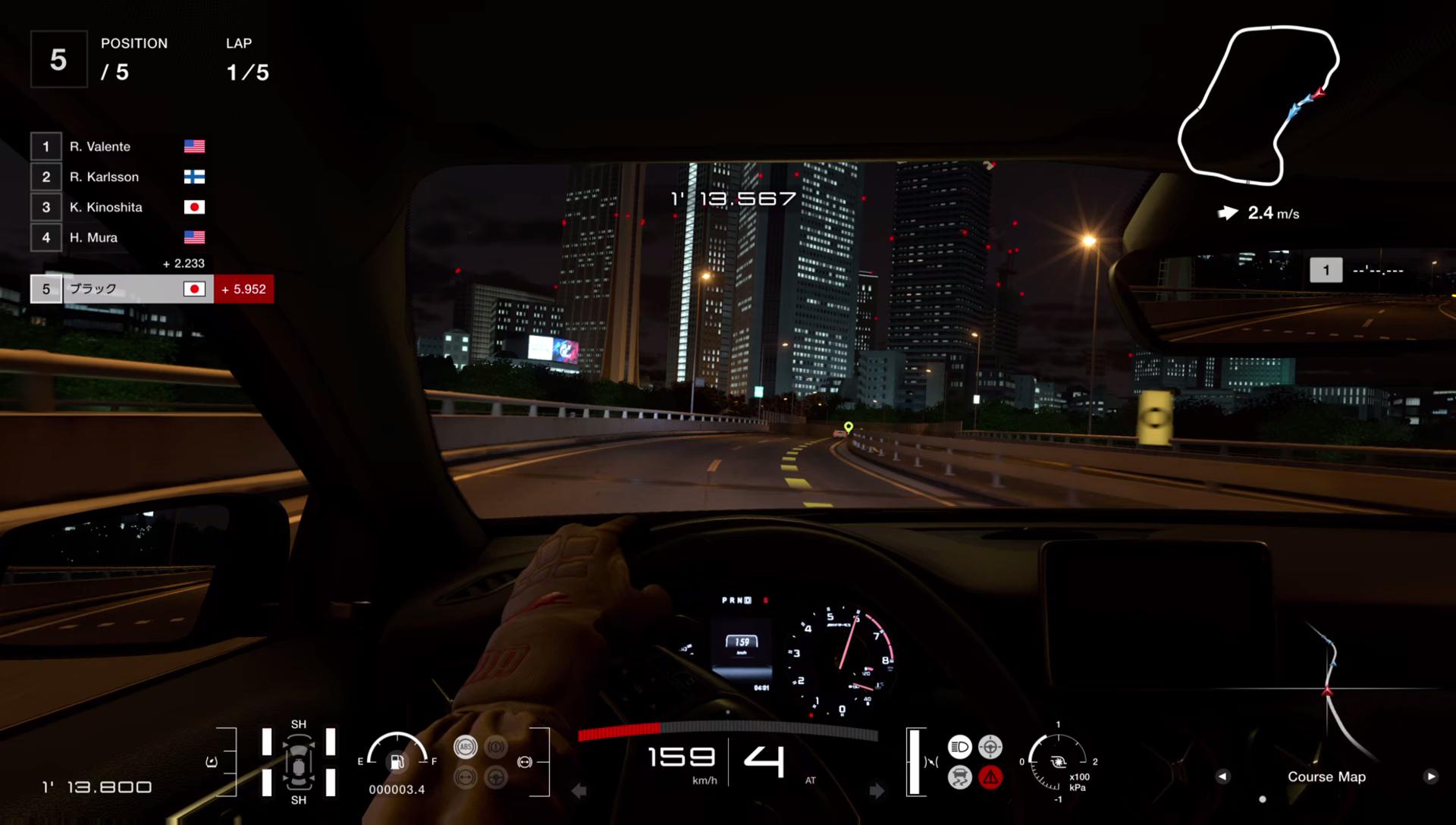Toggle the traction control skidding-car icon
The image size is (1456, 825).
pos(959,777)
